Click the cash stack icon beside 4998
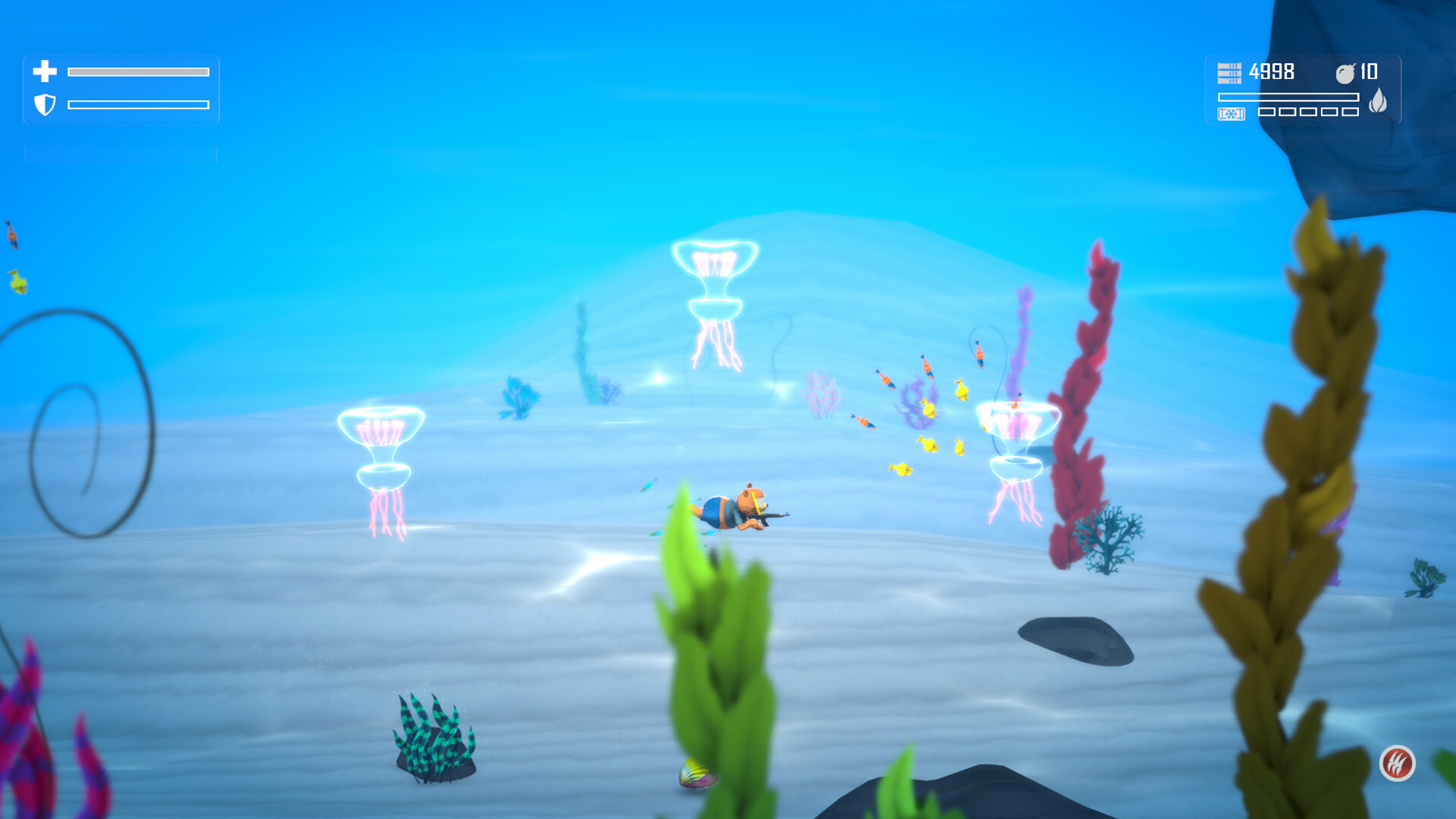Screen dimensions: 1456x819 (1229, 72)
